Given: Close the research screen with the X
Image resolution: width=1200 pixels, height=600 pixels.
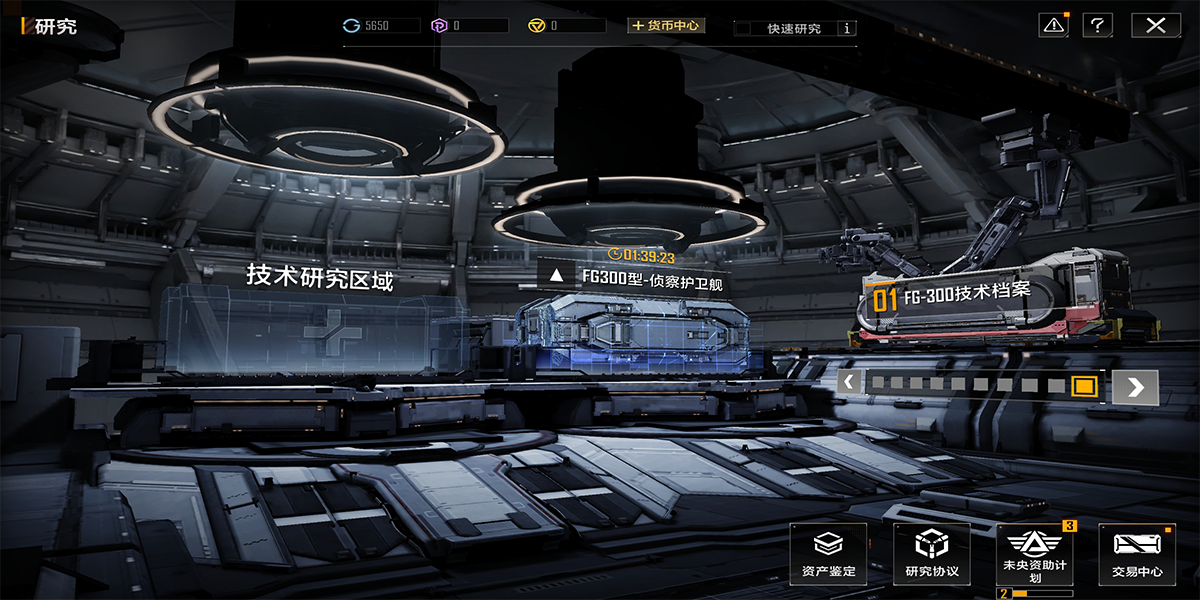Looking at the screenshot, I should pos(1155,25).
